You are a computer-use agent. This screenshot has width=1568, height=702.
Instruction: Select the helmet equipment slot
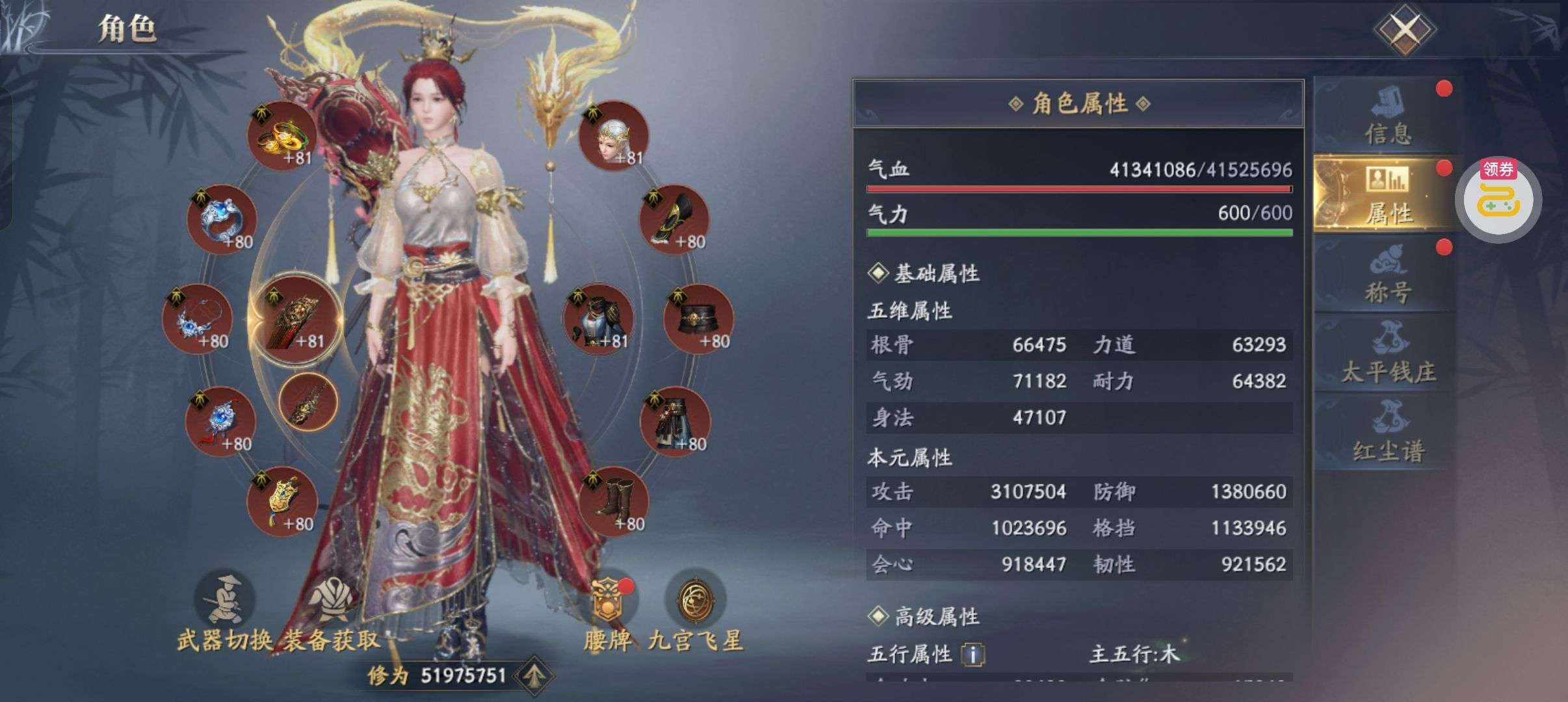tap(612, 135)
